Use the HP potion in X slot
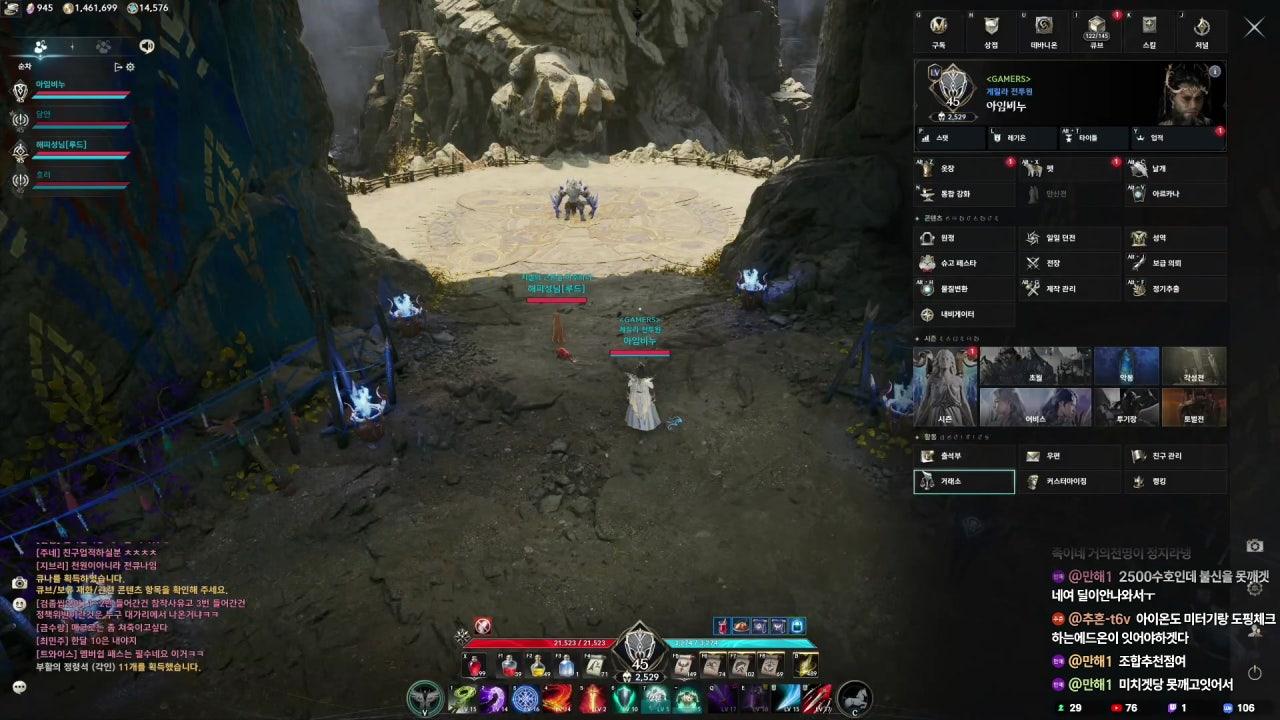Image resolution: width=1280 pixels, height=720 pixels. pyautogui.click(x=472, y=663)
